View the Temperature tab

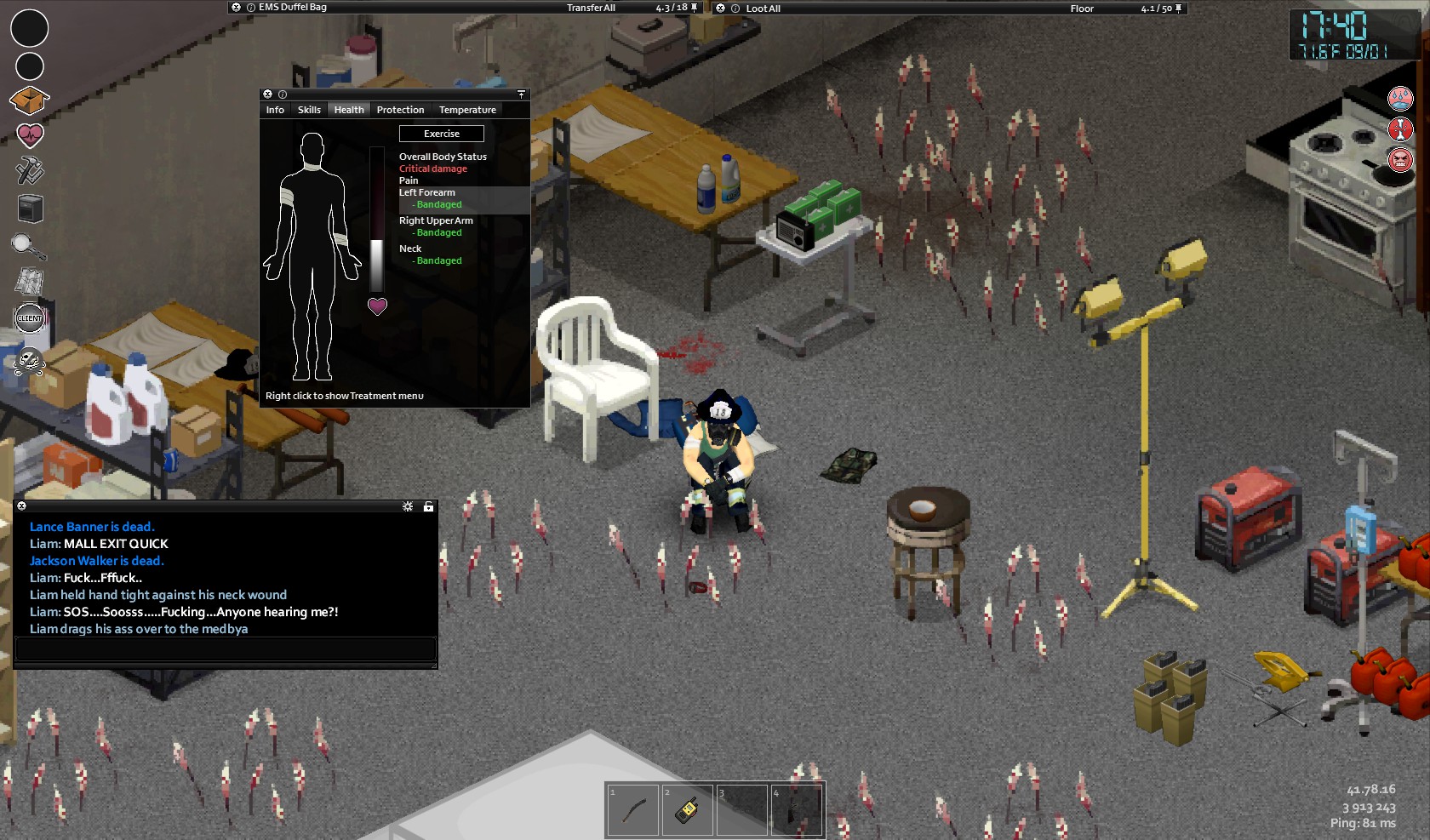point(467,110)
